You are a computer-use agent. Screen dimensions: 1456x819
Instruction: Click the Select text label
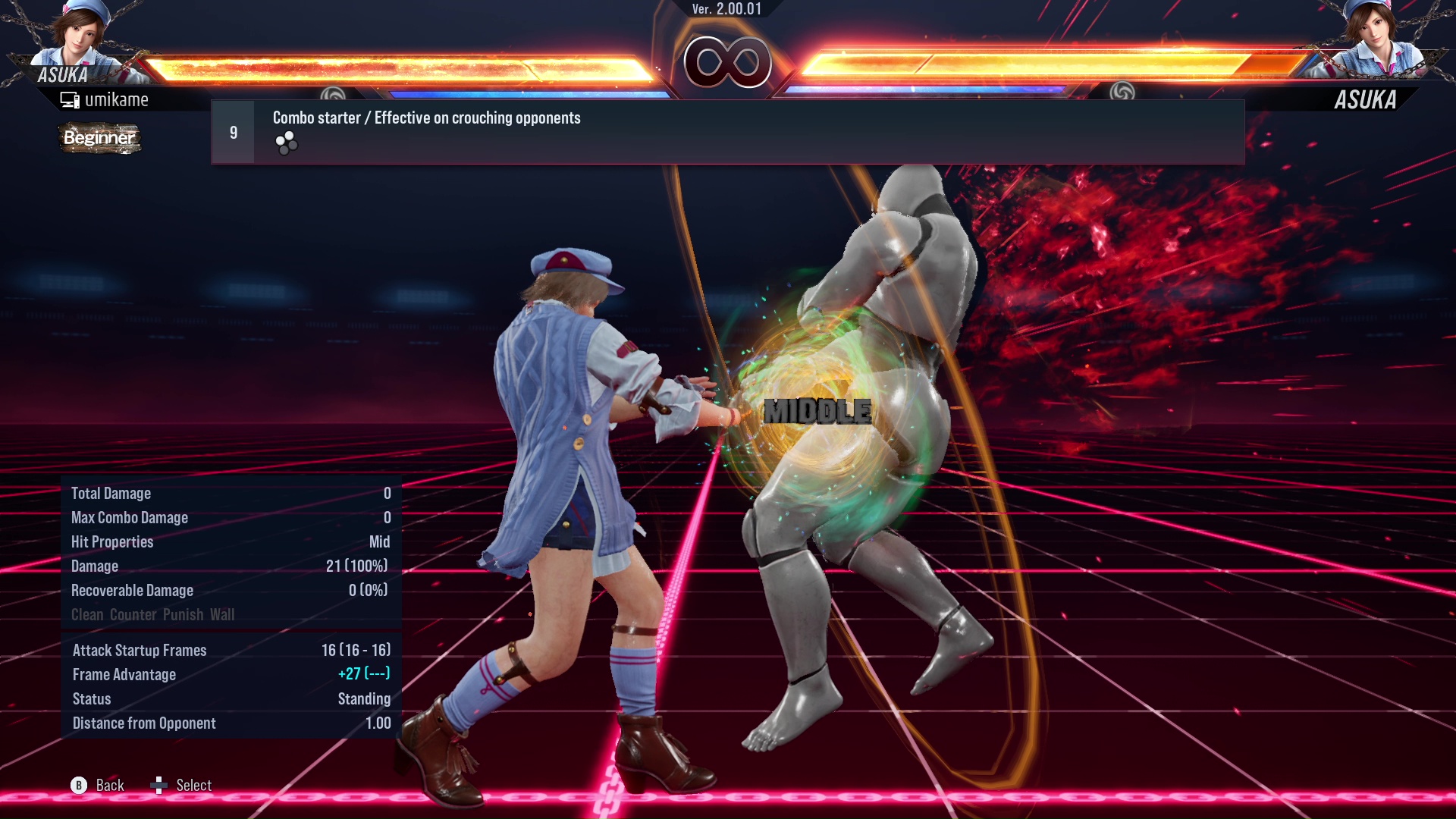[x=193, y=785]
